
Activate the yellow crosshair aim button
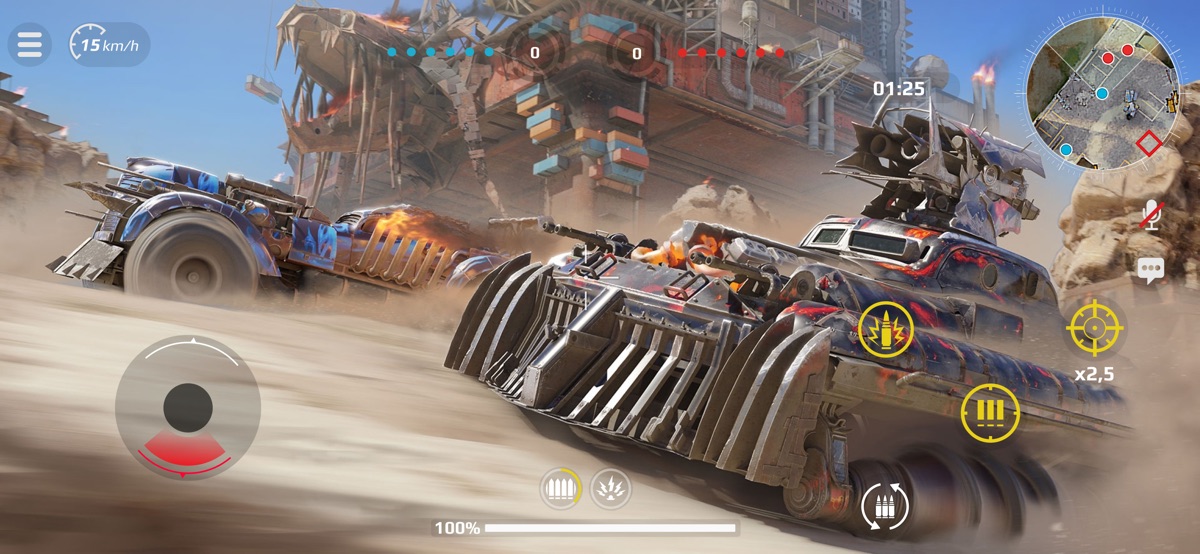(x=1094, y=326)
